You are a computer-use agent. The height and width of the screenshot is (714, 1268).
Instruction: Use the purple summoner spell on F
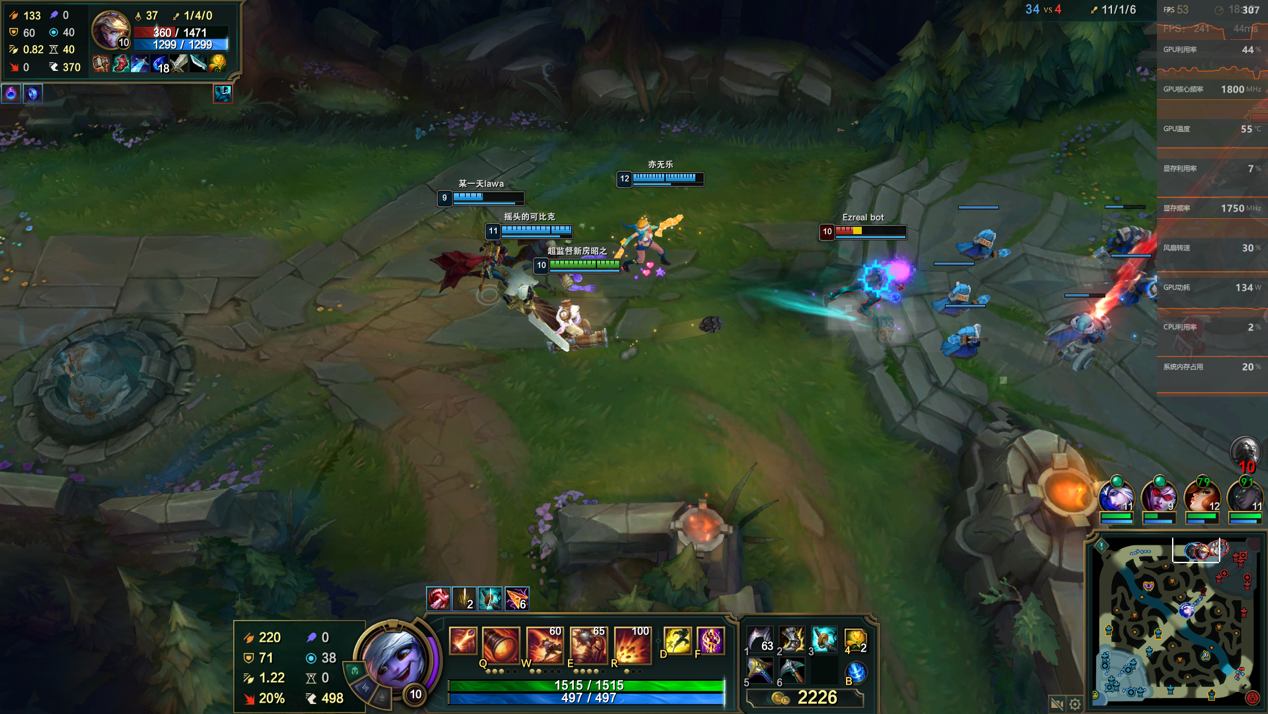[710, 640]
